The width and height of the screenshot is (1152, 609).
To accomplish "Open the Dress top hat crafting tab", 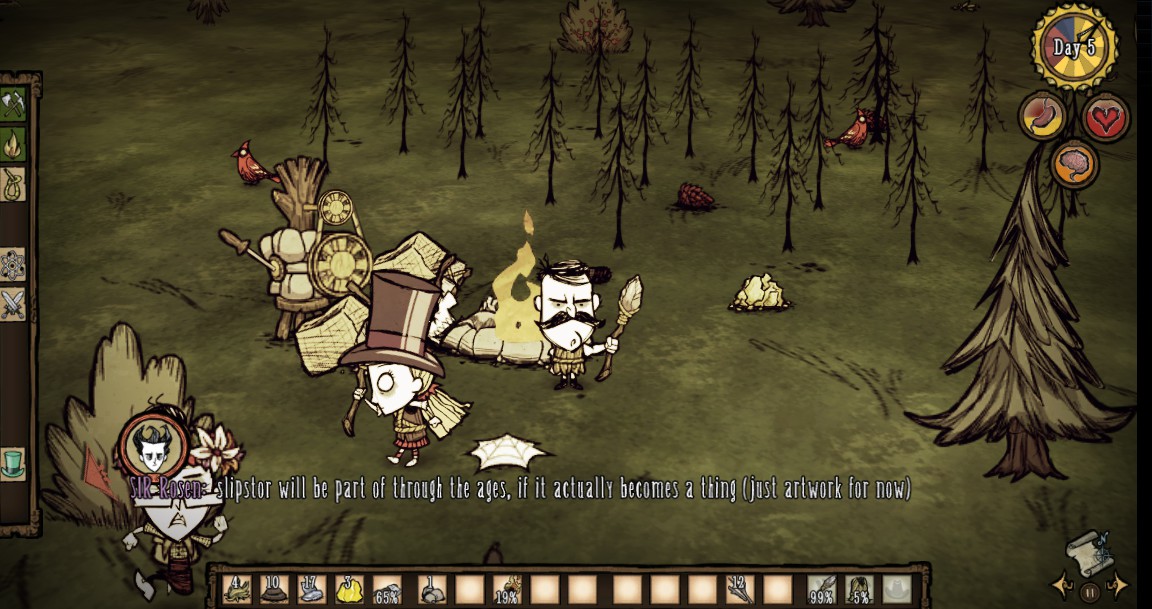I will [x=13, y=465].
